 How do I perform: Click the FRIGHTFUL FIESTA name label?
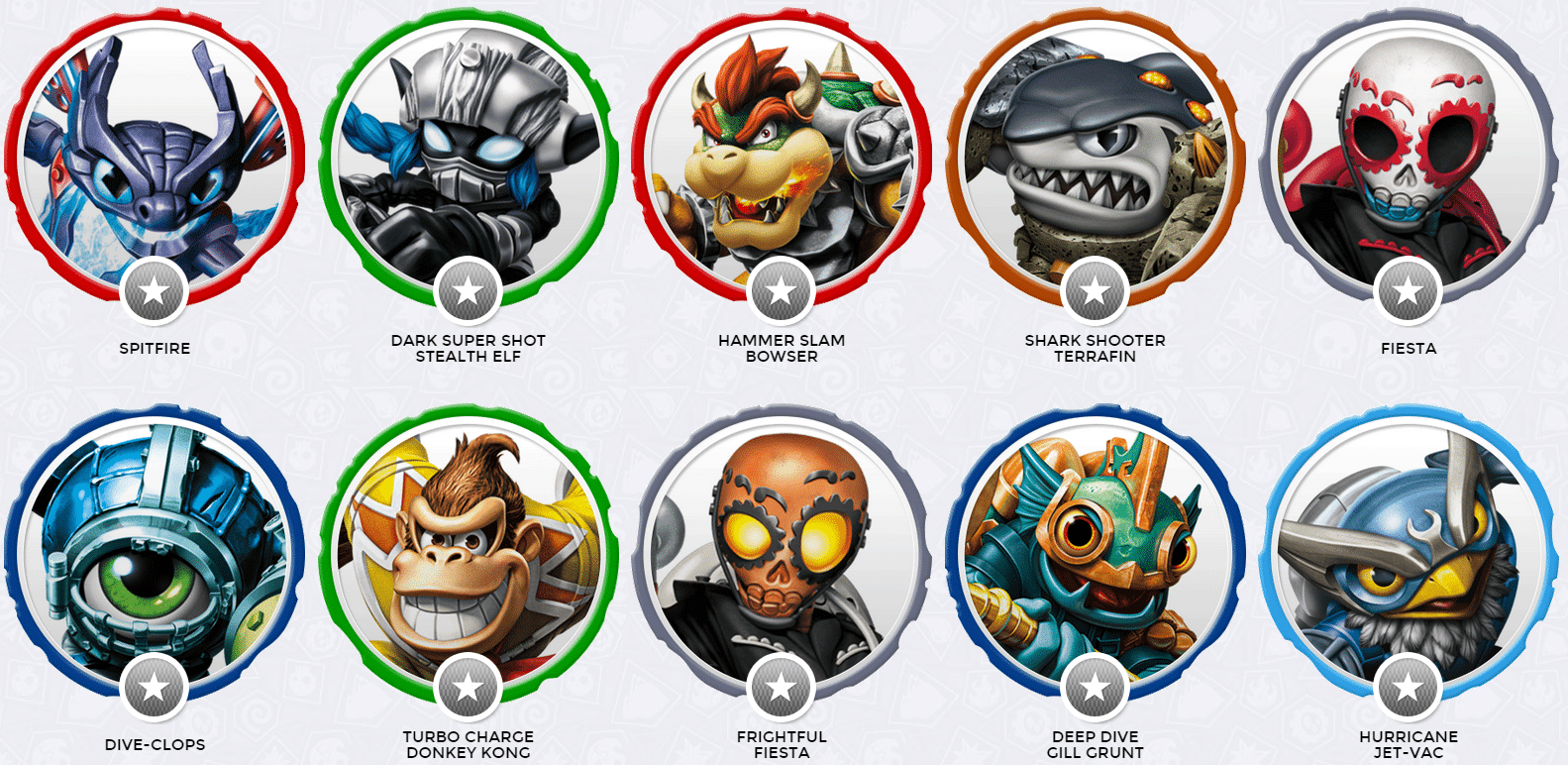pyautogui.click(x=783, y=744)
